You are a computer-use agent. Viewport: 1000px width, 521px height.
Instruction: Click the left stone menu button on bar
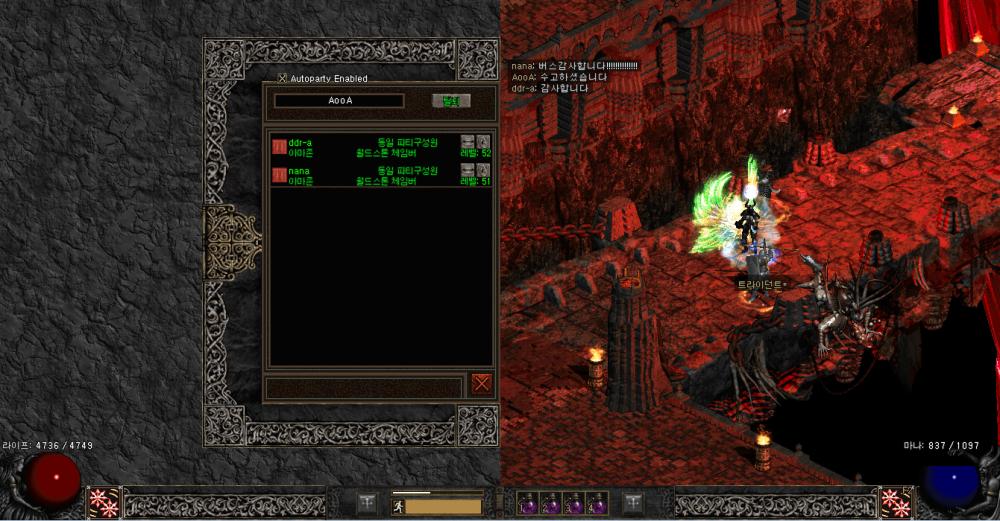367,502
